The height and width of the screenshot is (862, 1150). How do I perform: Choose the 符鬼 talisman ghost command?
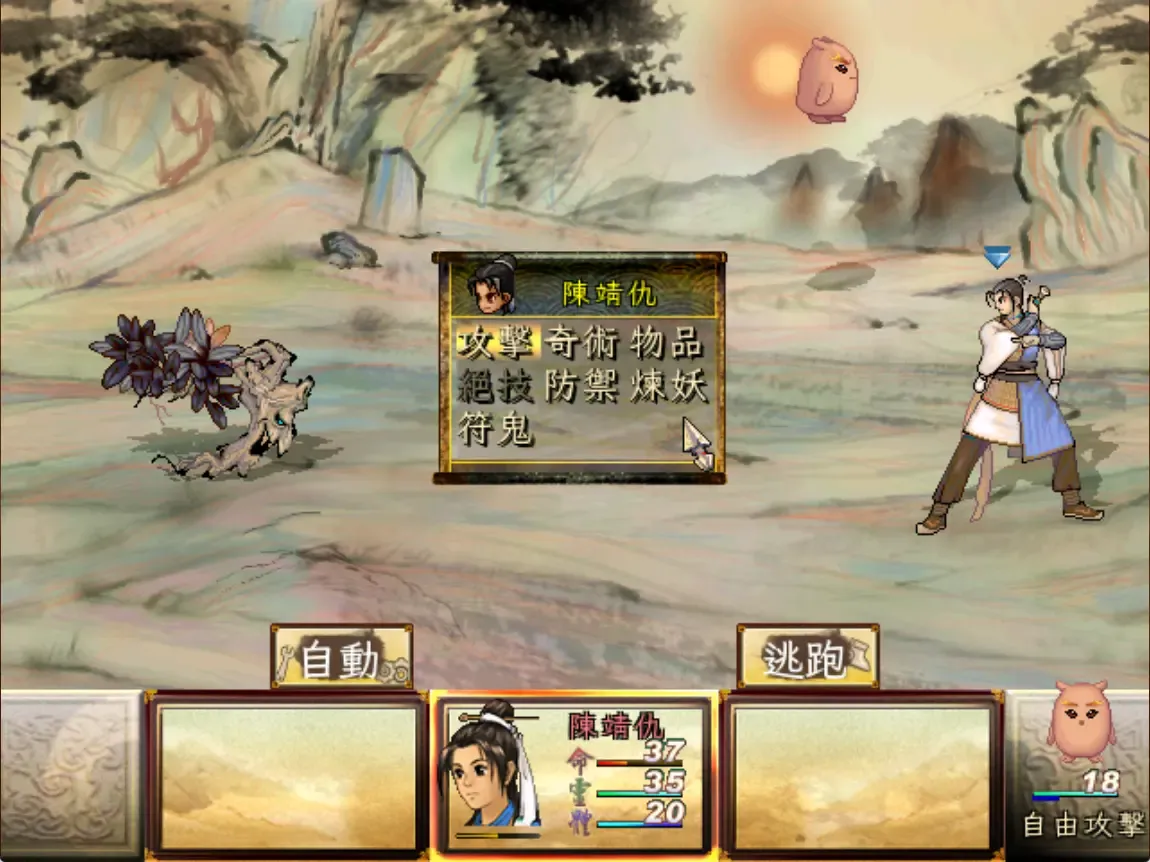click(x=497, y=430)
